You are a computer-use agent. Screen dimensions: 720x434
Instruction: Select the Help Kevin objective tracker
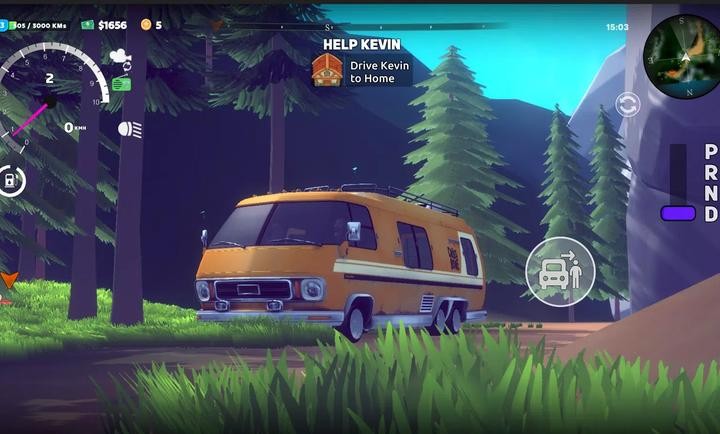pos(361,62)
